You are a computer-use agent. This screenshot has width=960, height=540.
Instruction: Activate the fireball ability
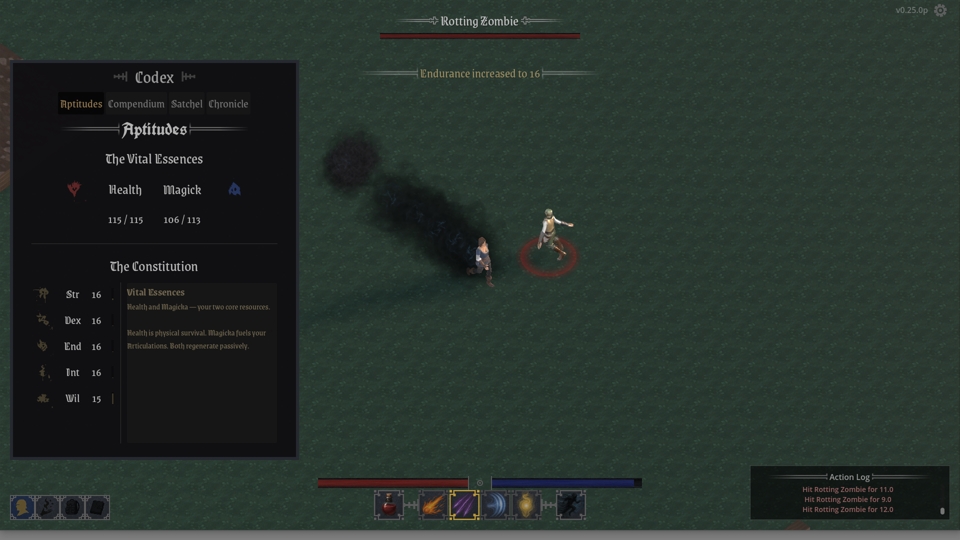[433, 506]
